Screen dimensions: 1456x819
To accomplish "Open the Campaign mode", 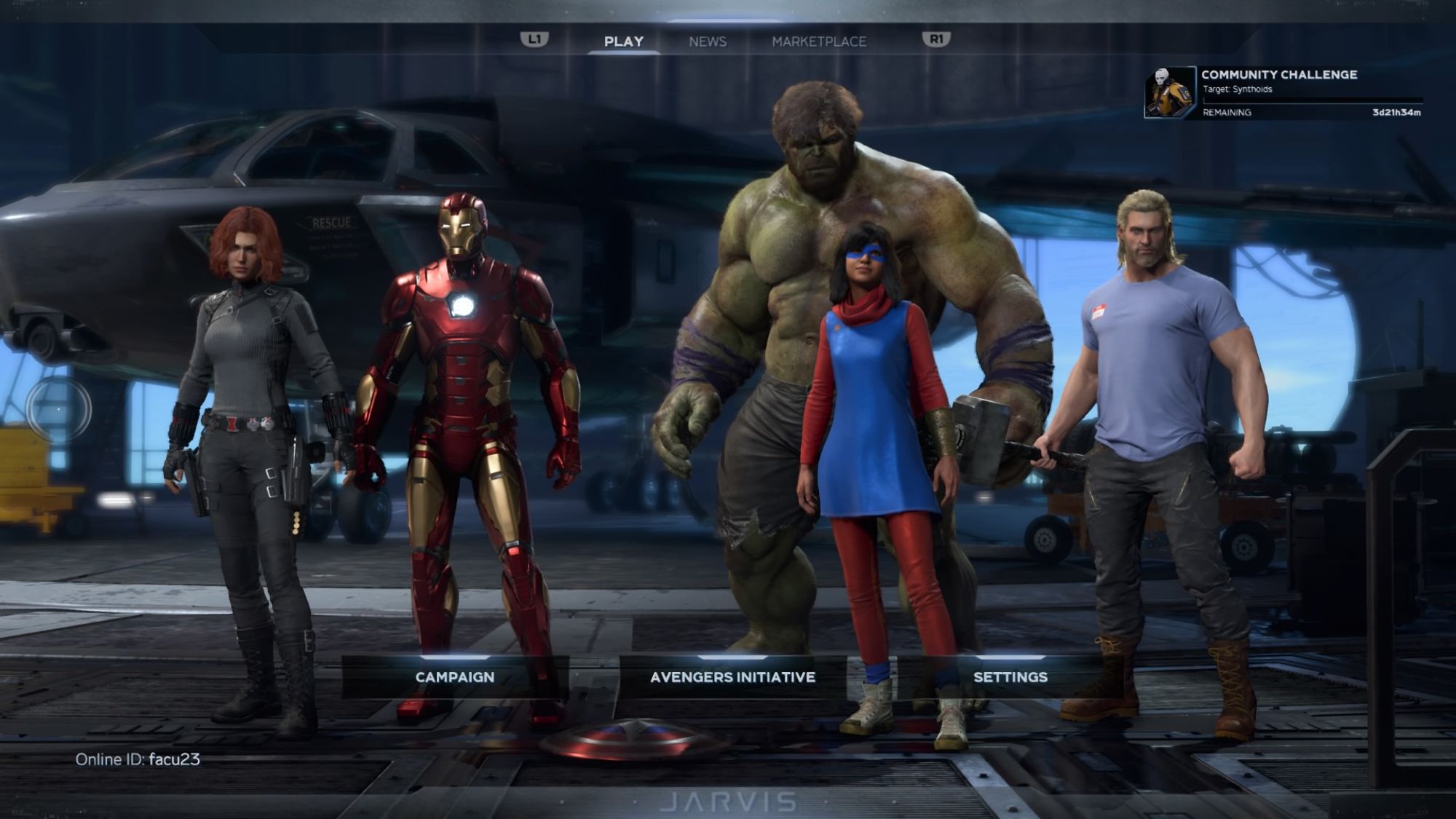I will [x=454, y=677].
